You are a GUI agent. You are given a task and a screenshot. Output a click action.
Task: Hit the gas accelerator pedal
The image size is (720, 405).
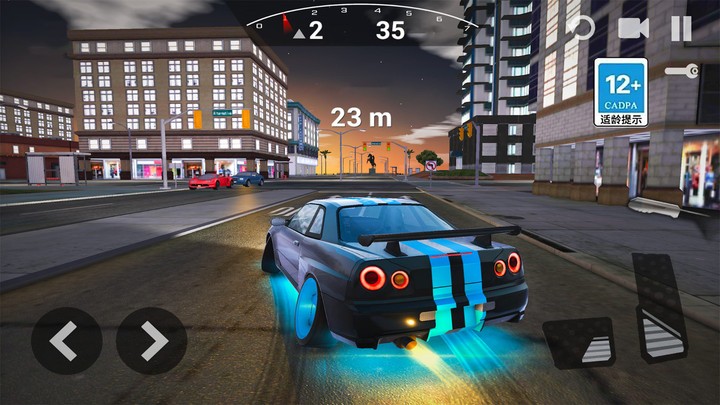tap(660, 307)
